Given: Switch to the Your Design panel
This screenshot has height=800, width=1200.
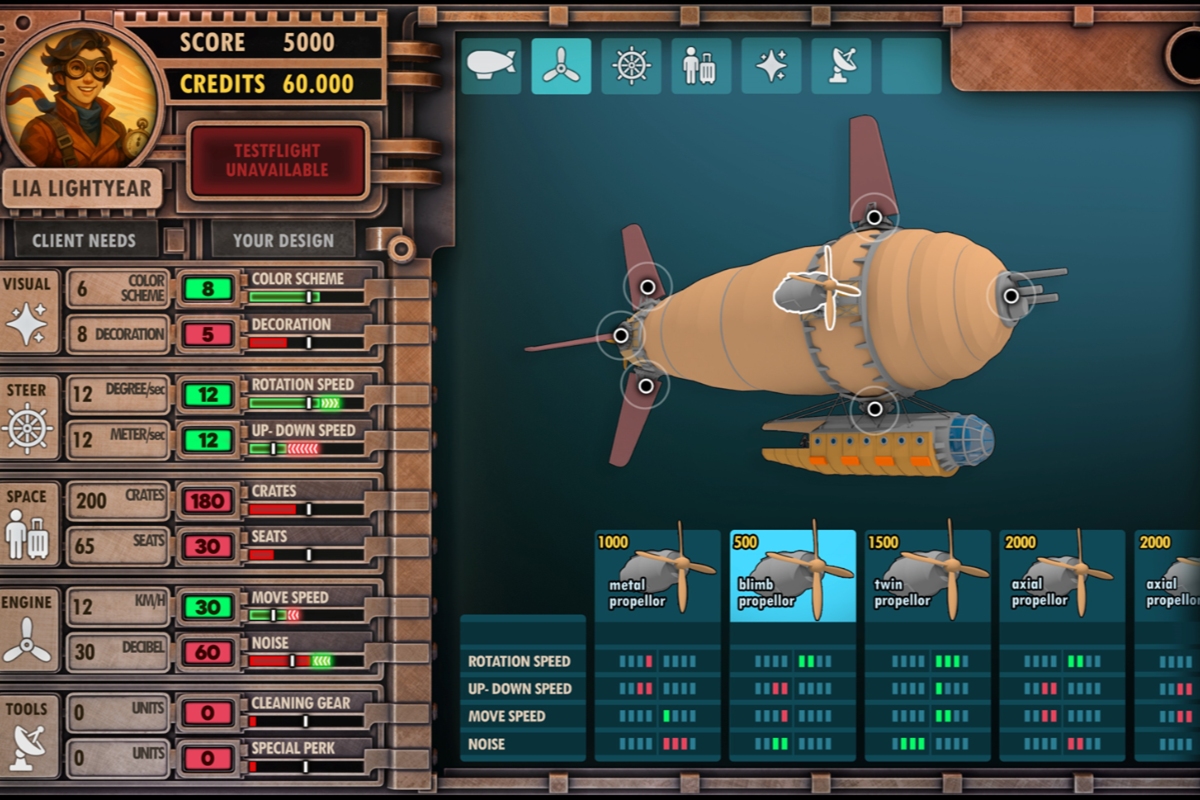Looking at the screenshot, I should [283, 240].
